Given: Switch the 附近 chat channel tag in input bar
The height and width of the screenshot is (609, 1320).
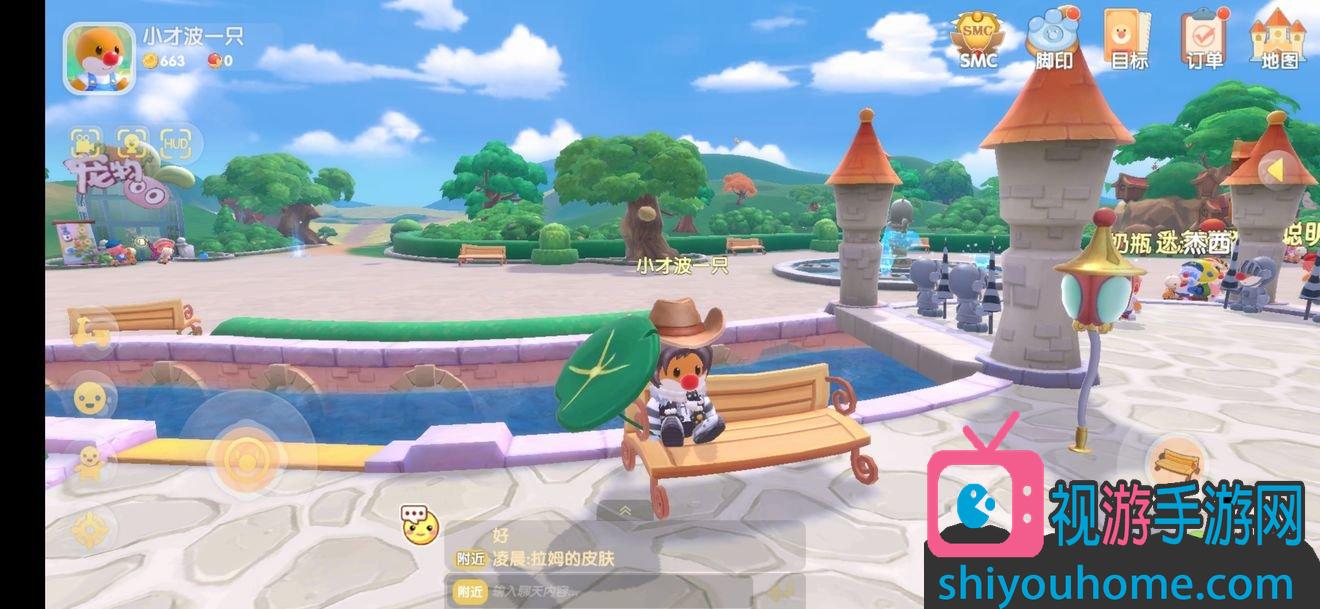Looking at the screenshot, I should click(x=469, y=591).
